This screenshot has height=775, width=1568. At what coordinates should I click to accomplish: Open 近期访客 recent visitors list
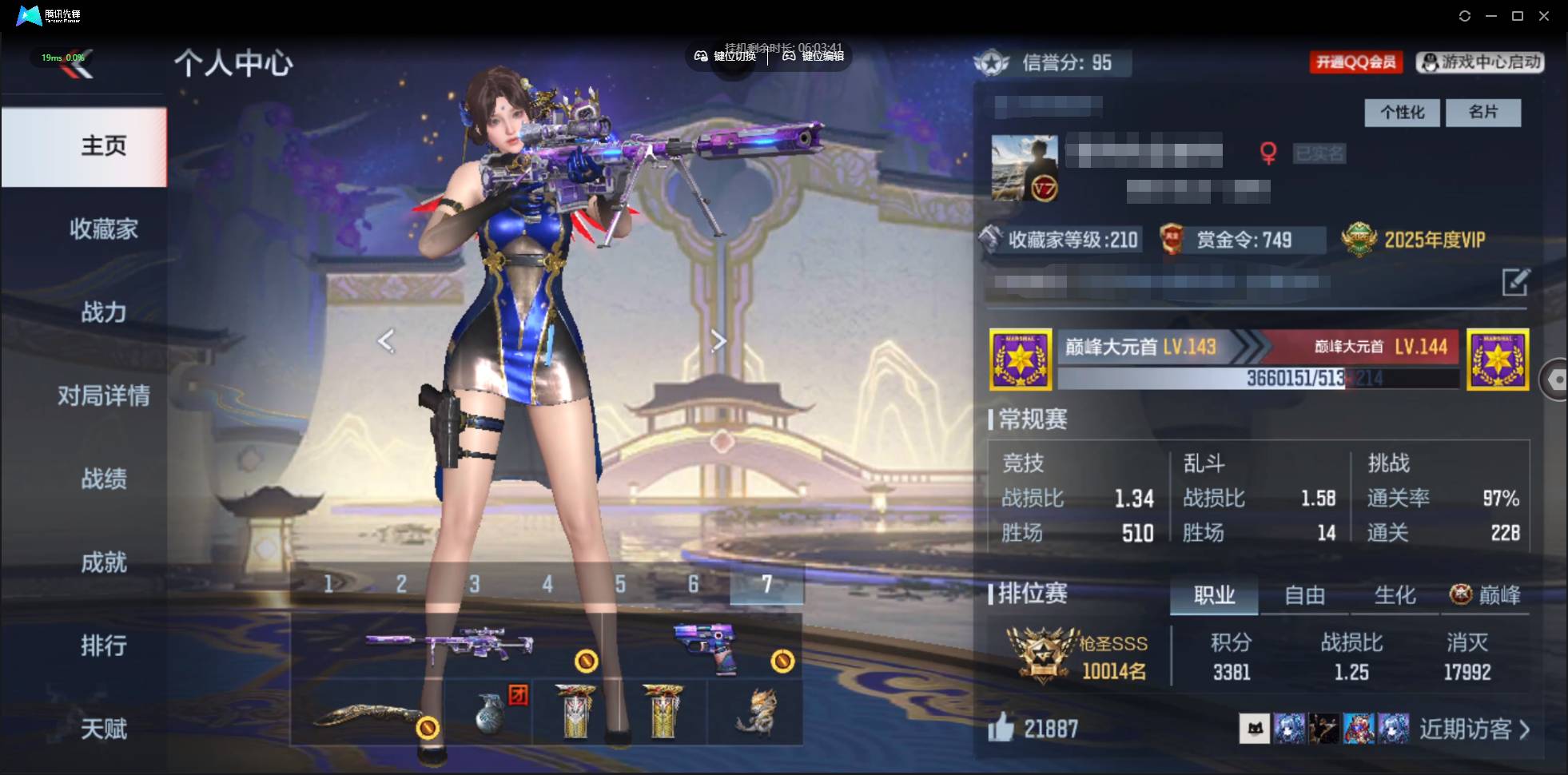pos(1474,729)
